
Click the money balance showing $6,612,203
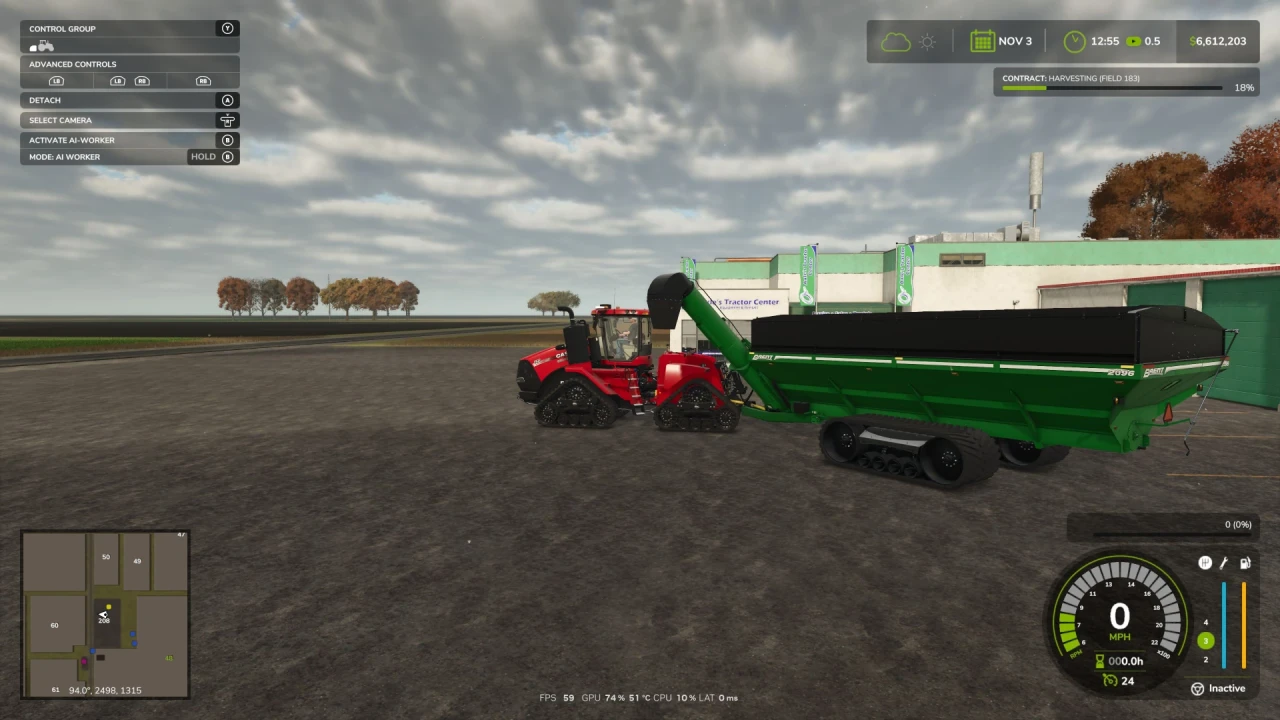(x=1216, y=41)
